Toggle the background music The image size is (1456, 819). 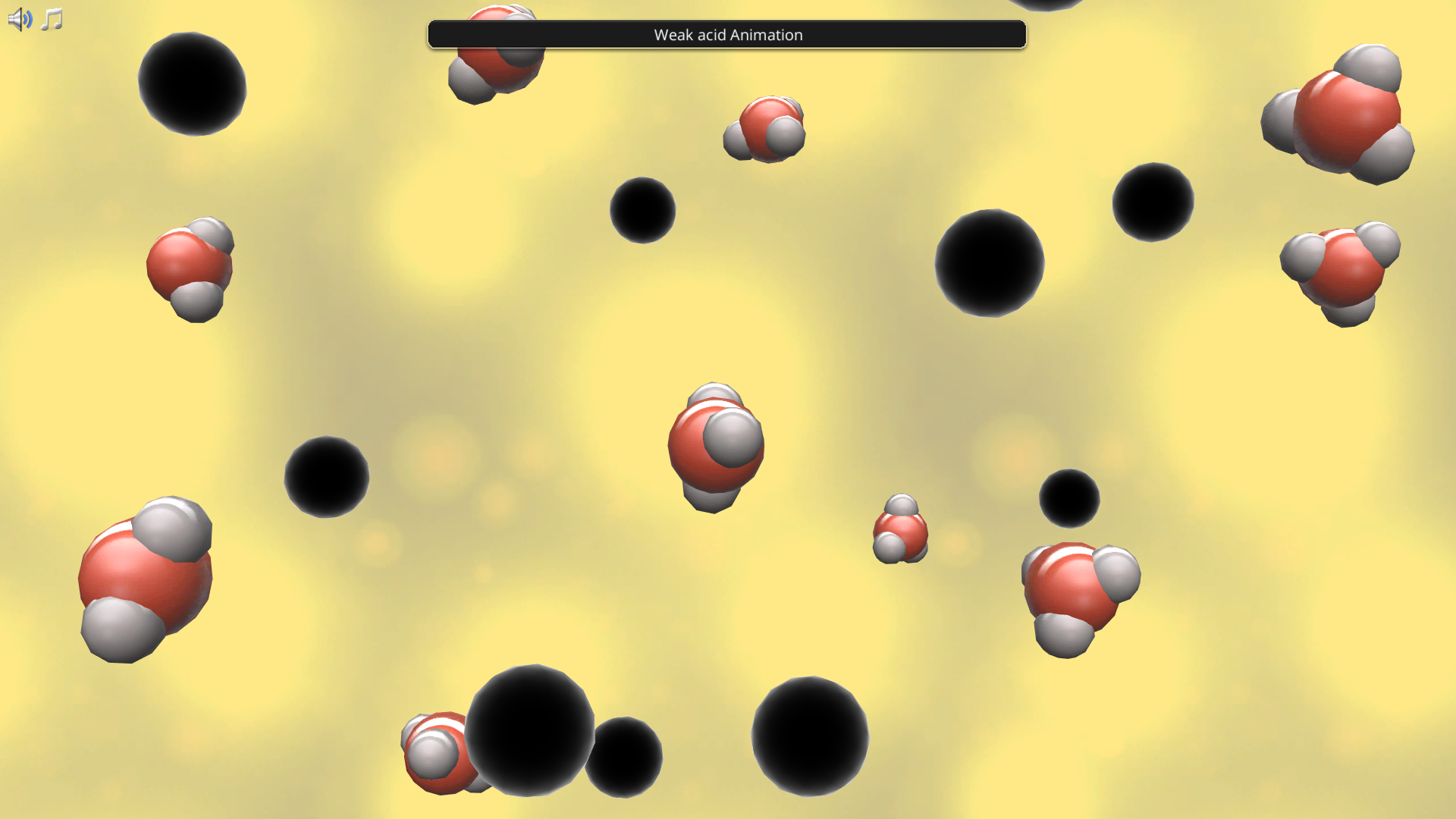52,18
